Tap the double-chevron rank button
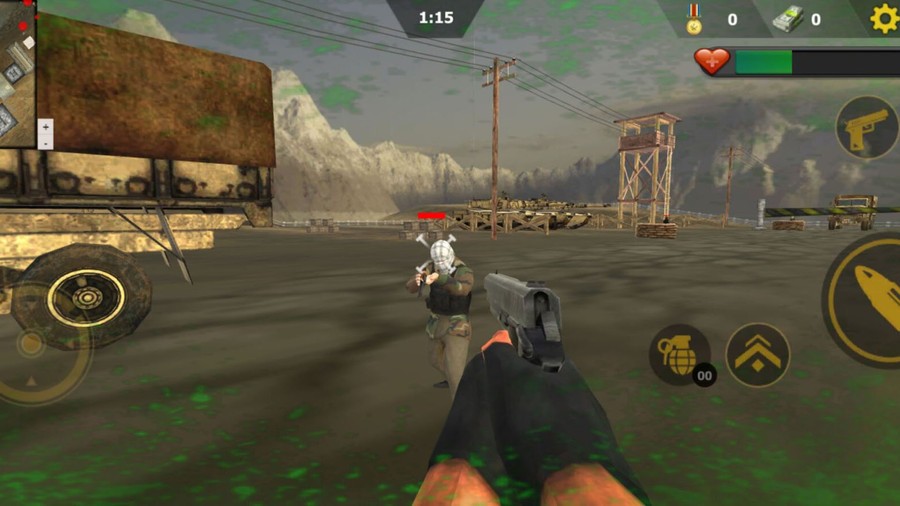The height and width of the screenshot is (506, 900). coord(757,354)
